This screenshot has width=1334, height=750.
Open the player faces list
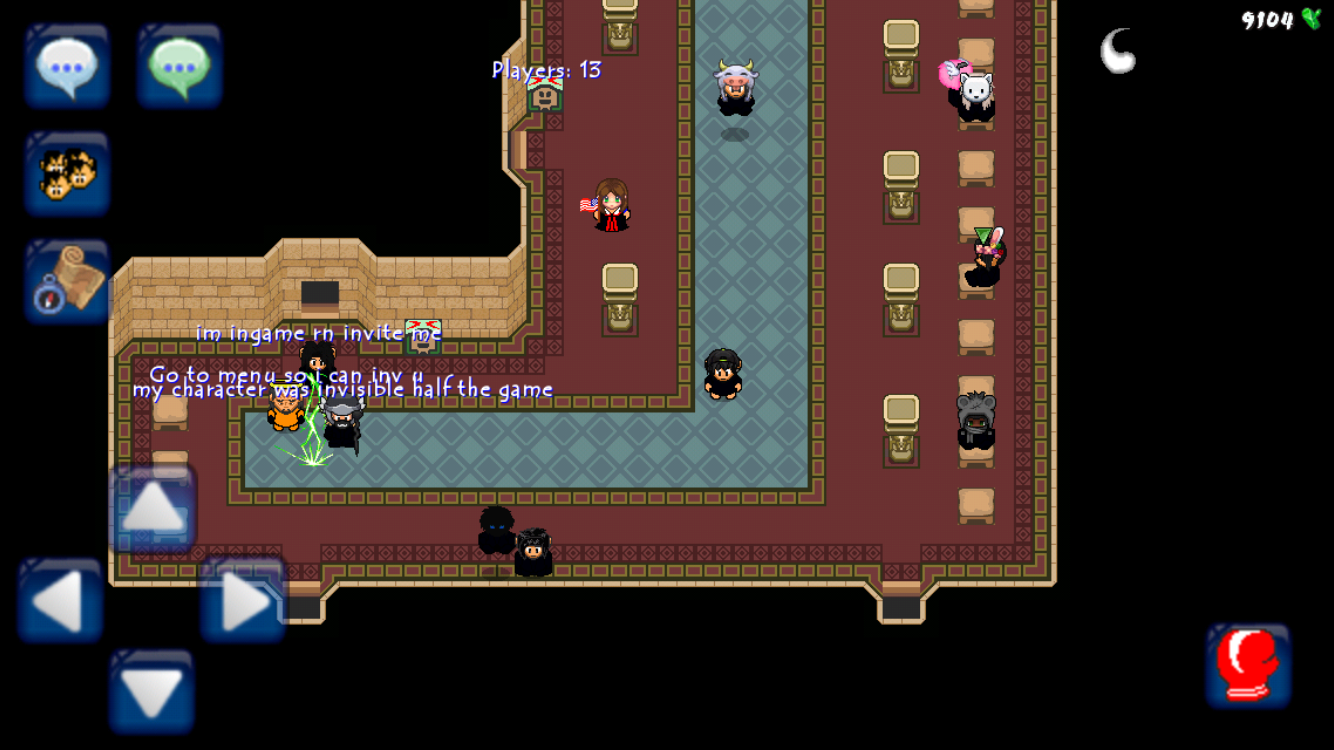pyautogui.click(x=67, y=174)
